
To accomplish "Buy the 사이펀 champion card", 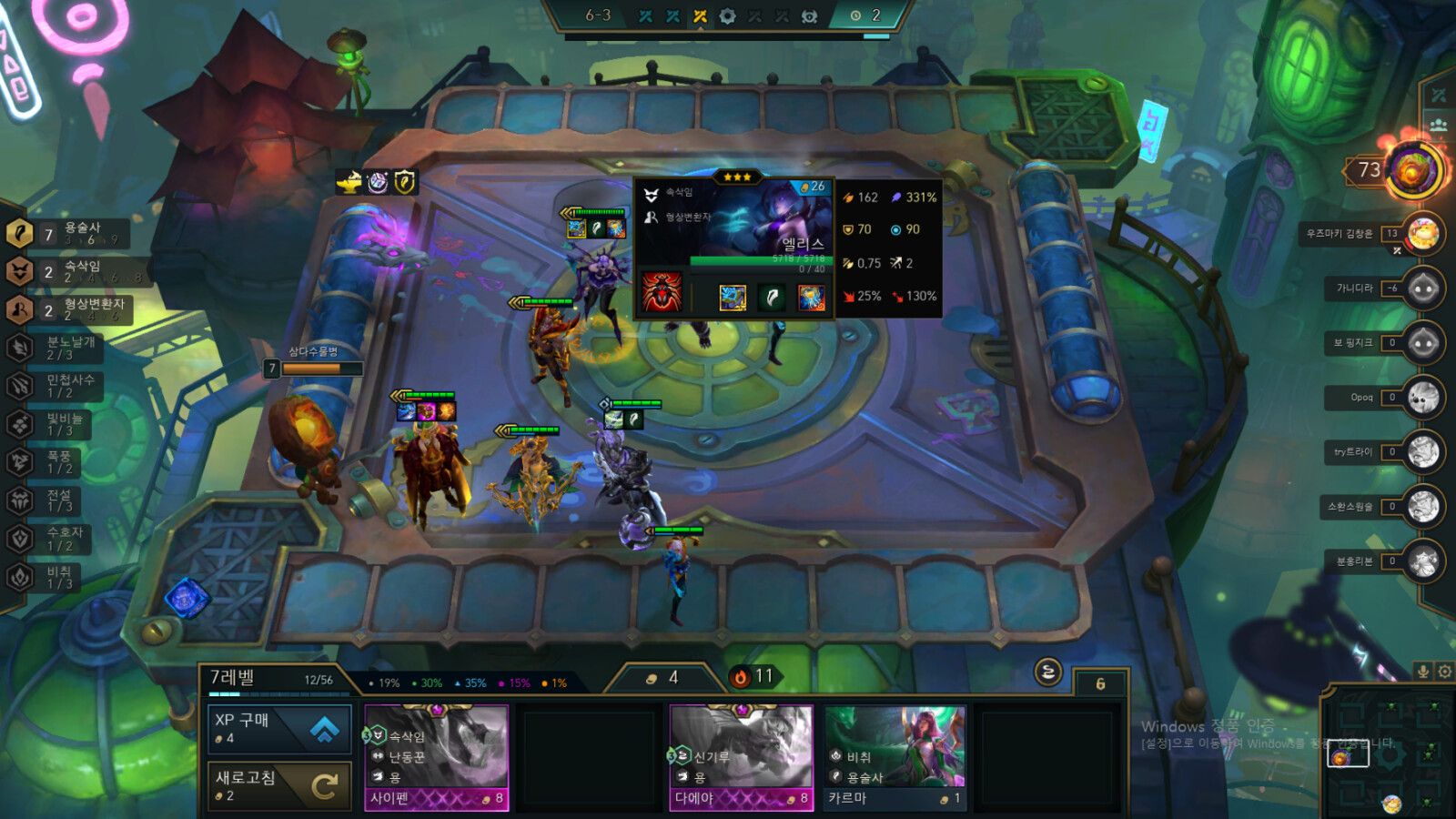I will [x=437, y=757].
